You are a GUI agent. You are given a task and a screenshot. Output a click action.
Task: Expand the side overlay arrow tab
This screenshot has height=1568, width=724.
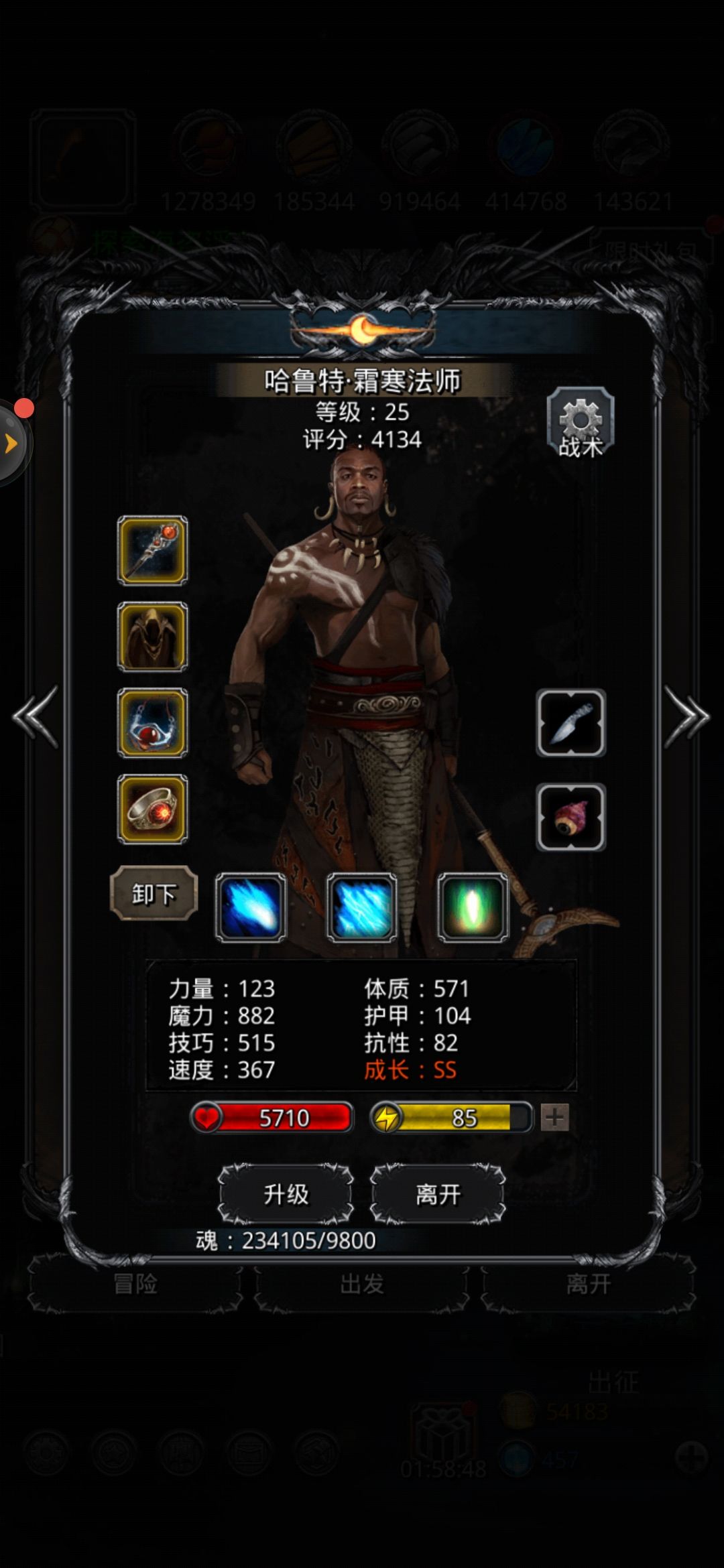(x=11, y=442)
